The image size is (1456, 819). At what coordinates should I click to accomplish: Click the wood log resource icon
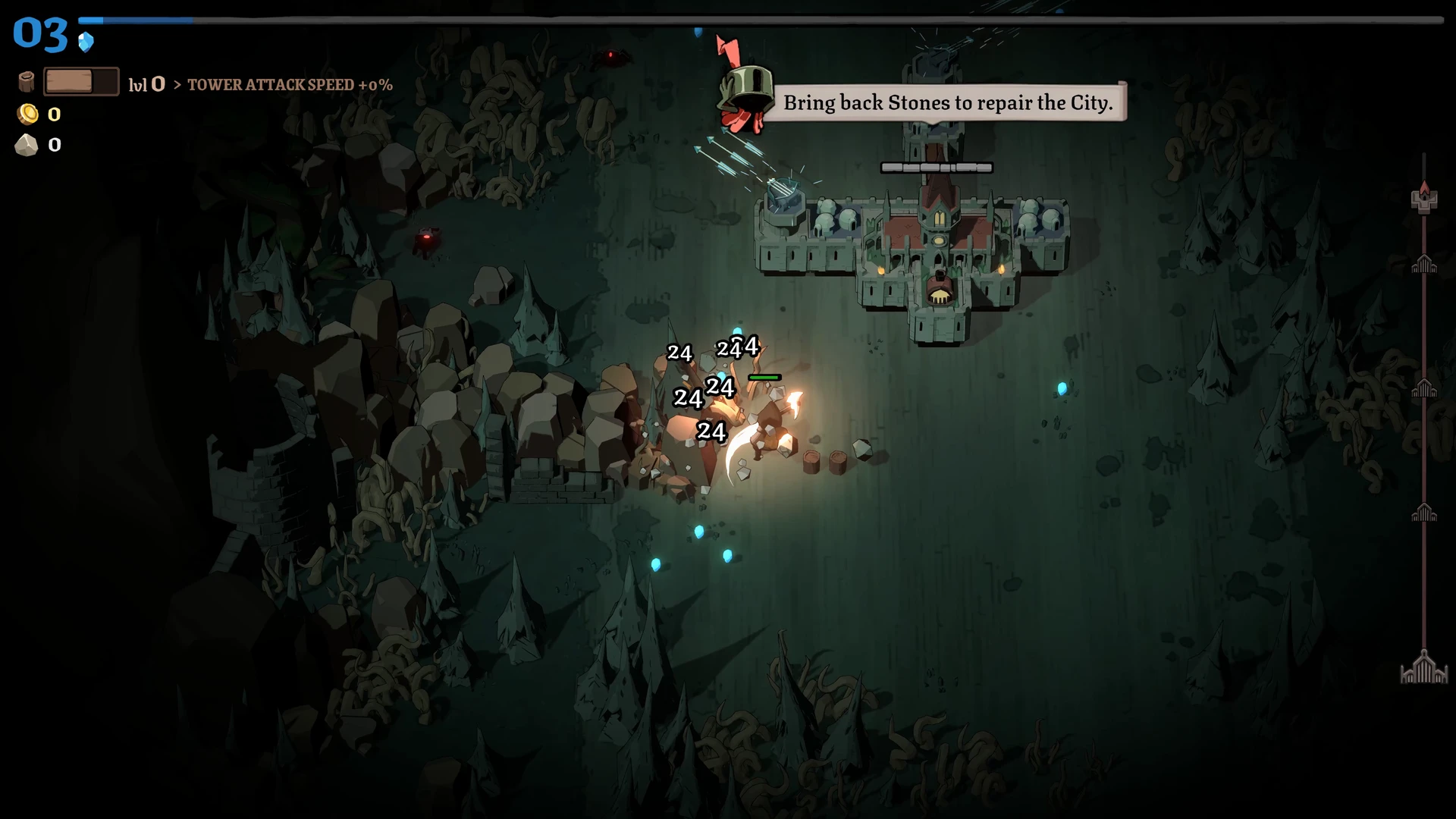tap(27, 82)
